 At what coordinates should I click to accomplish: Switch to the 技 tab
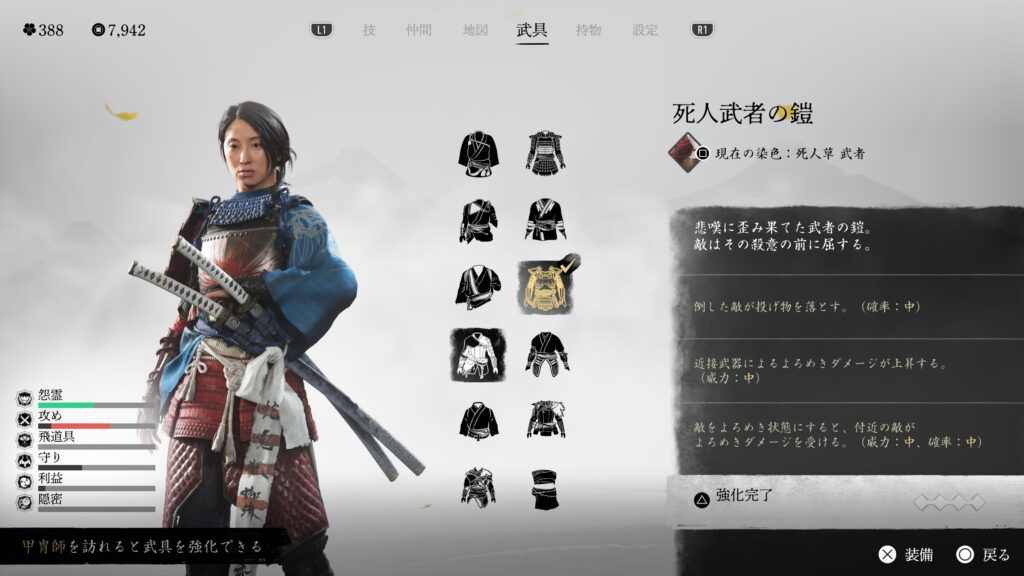coord(369,30)
